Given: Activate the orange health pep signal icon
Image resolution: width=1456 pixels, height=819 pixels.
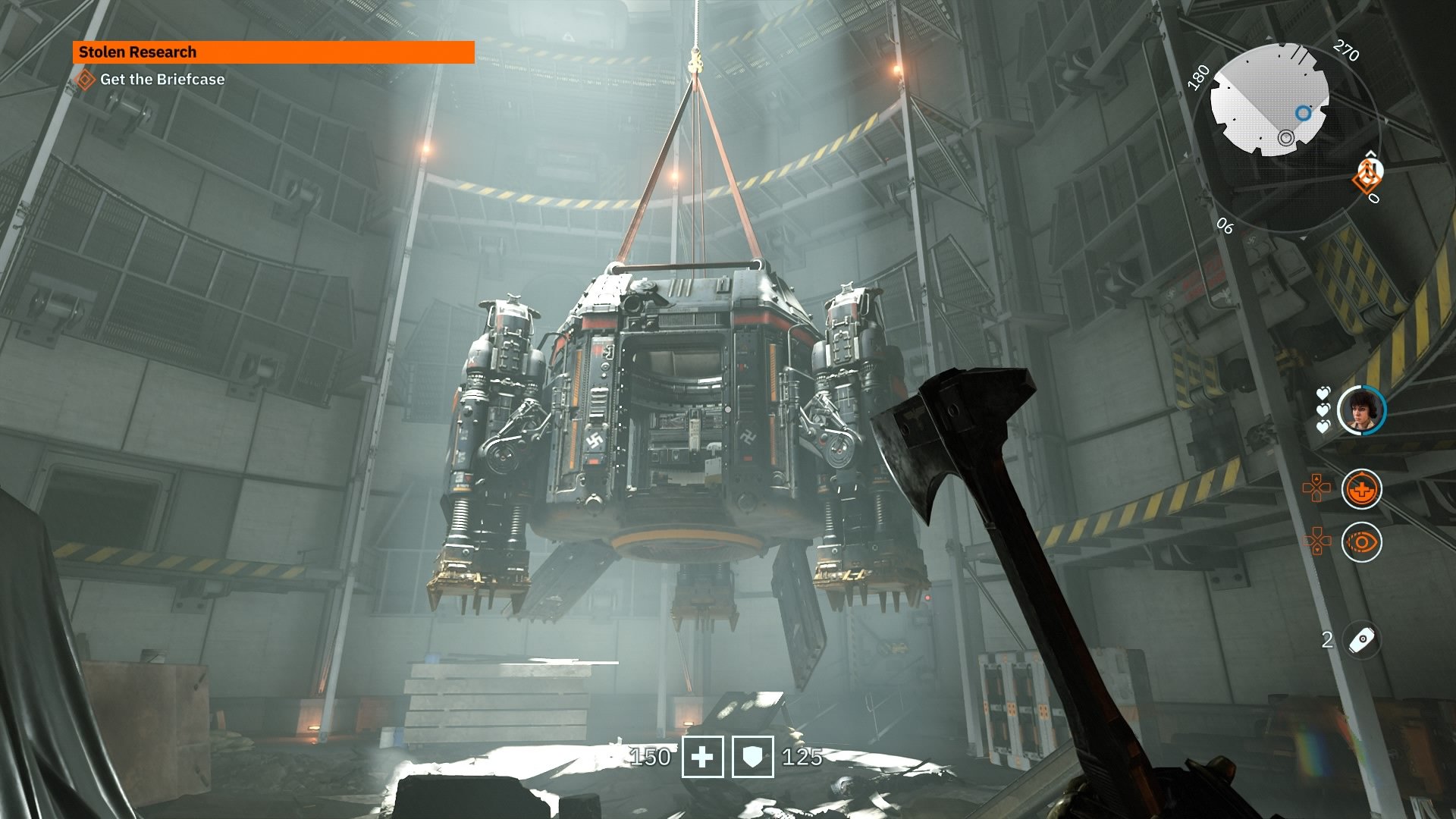Looking at the screenshot, I should 1361,489.
